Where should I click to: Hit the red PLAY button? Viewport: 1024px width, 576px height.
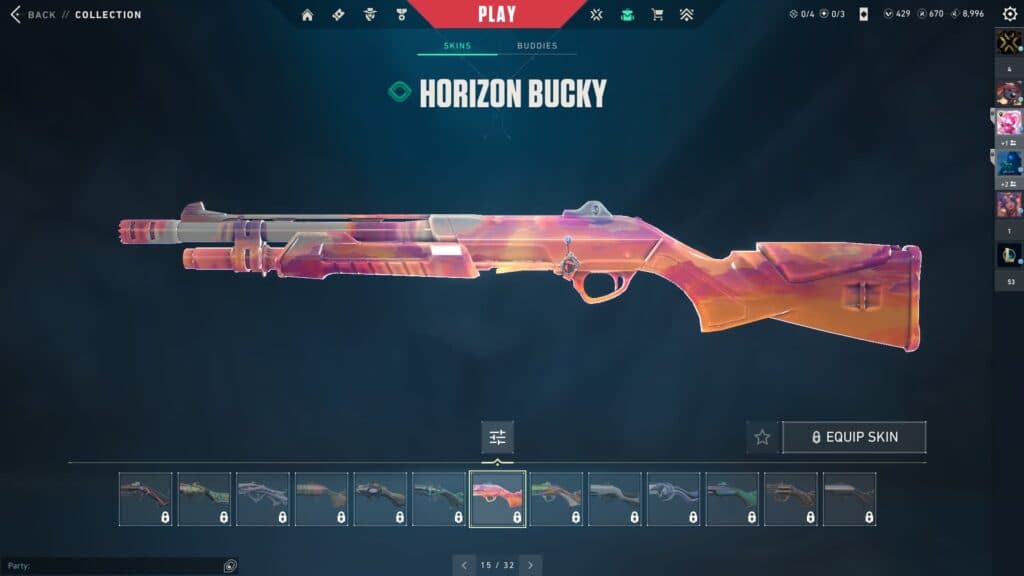tap(497, 14)
